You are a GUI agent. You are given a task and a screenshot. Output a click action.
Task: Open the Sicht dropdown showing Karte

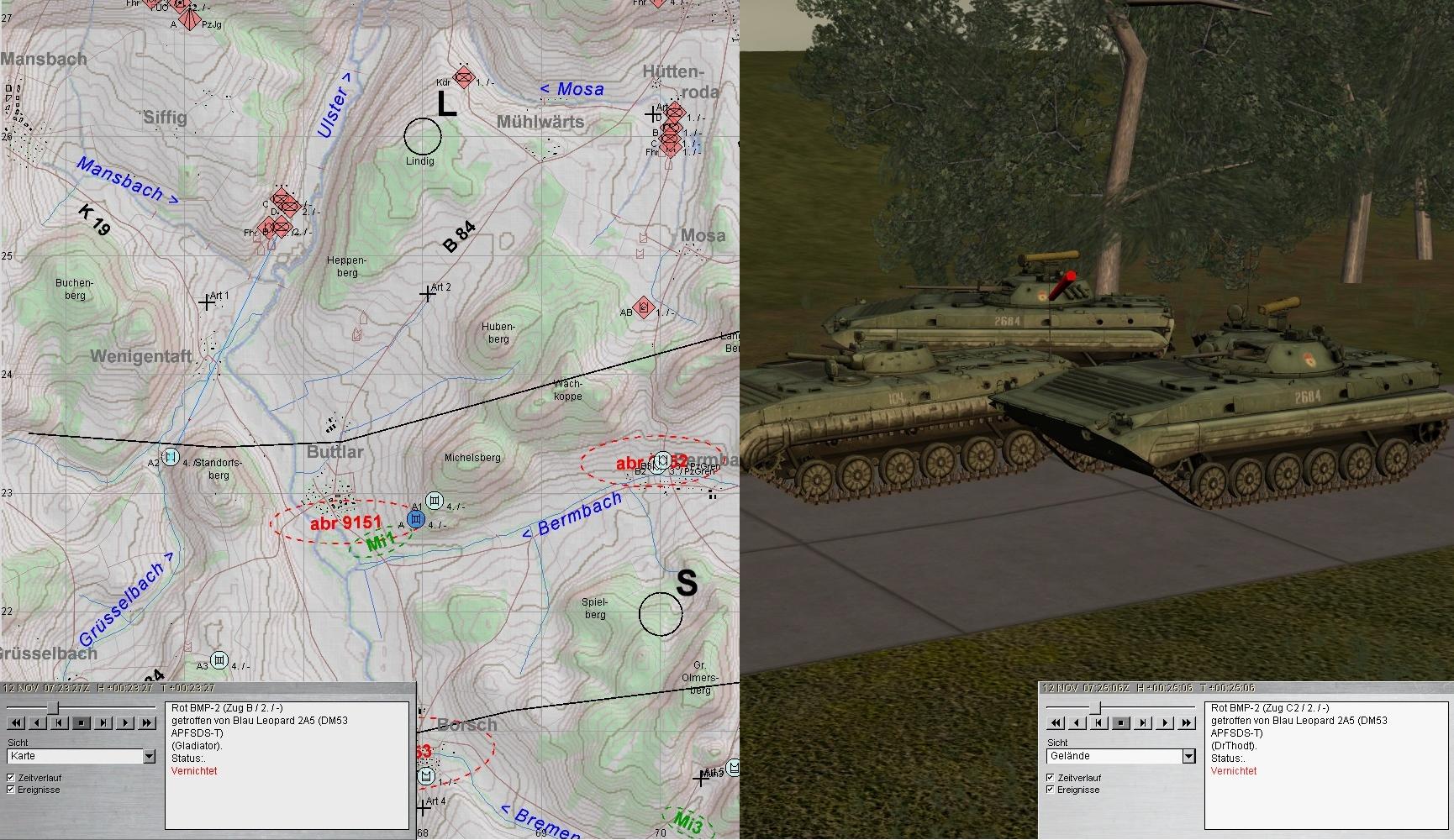pos(149,757)
